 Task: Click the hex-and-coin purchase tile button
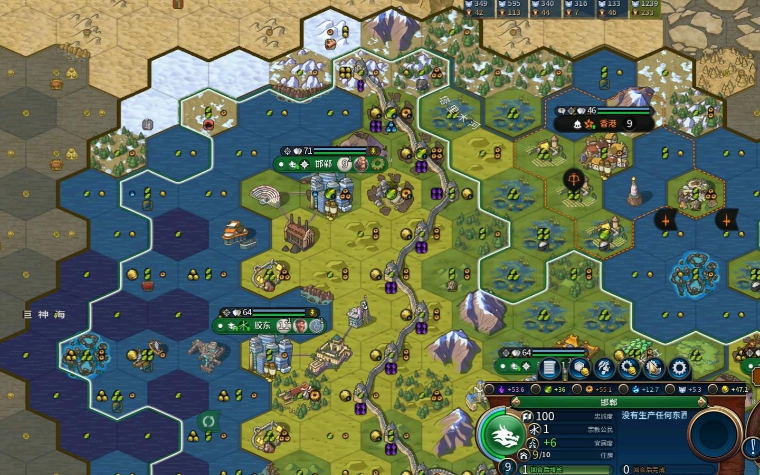(x=580, y=367)
